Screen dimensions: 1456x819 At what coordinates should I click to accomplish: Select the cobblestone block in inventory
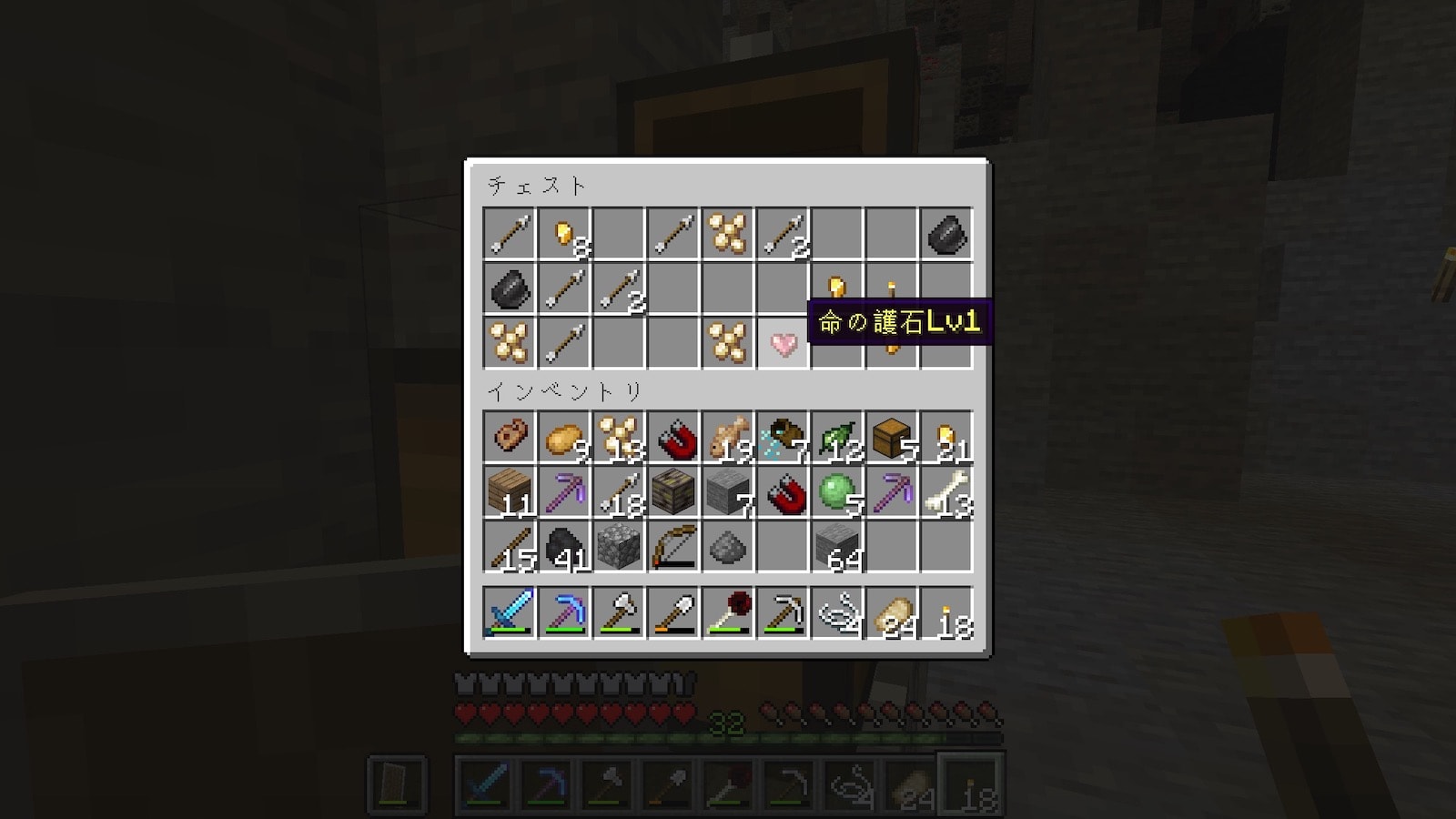point(619,546)
